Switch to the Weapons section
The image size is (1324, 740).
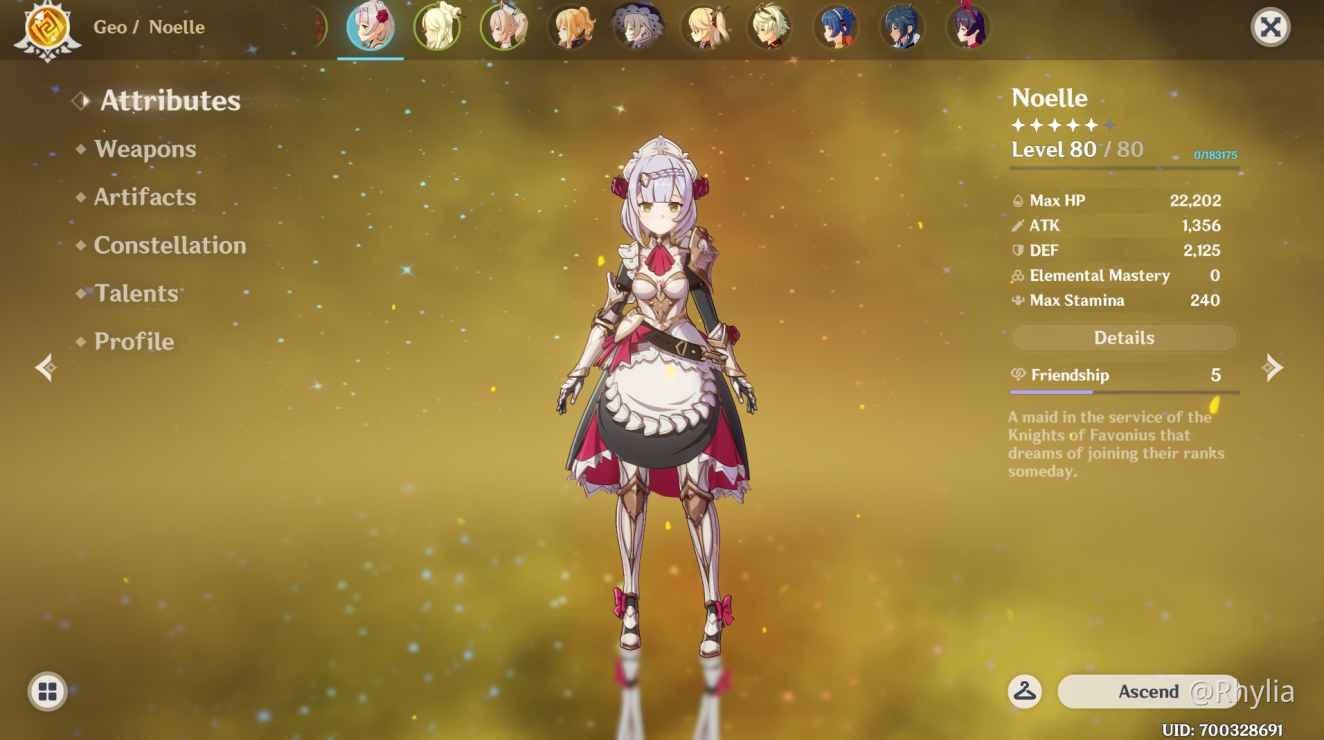(145, 148)
